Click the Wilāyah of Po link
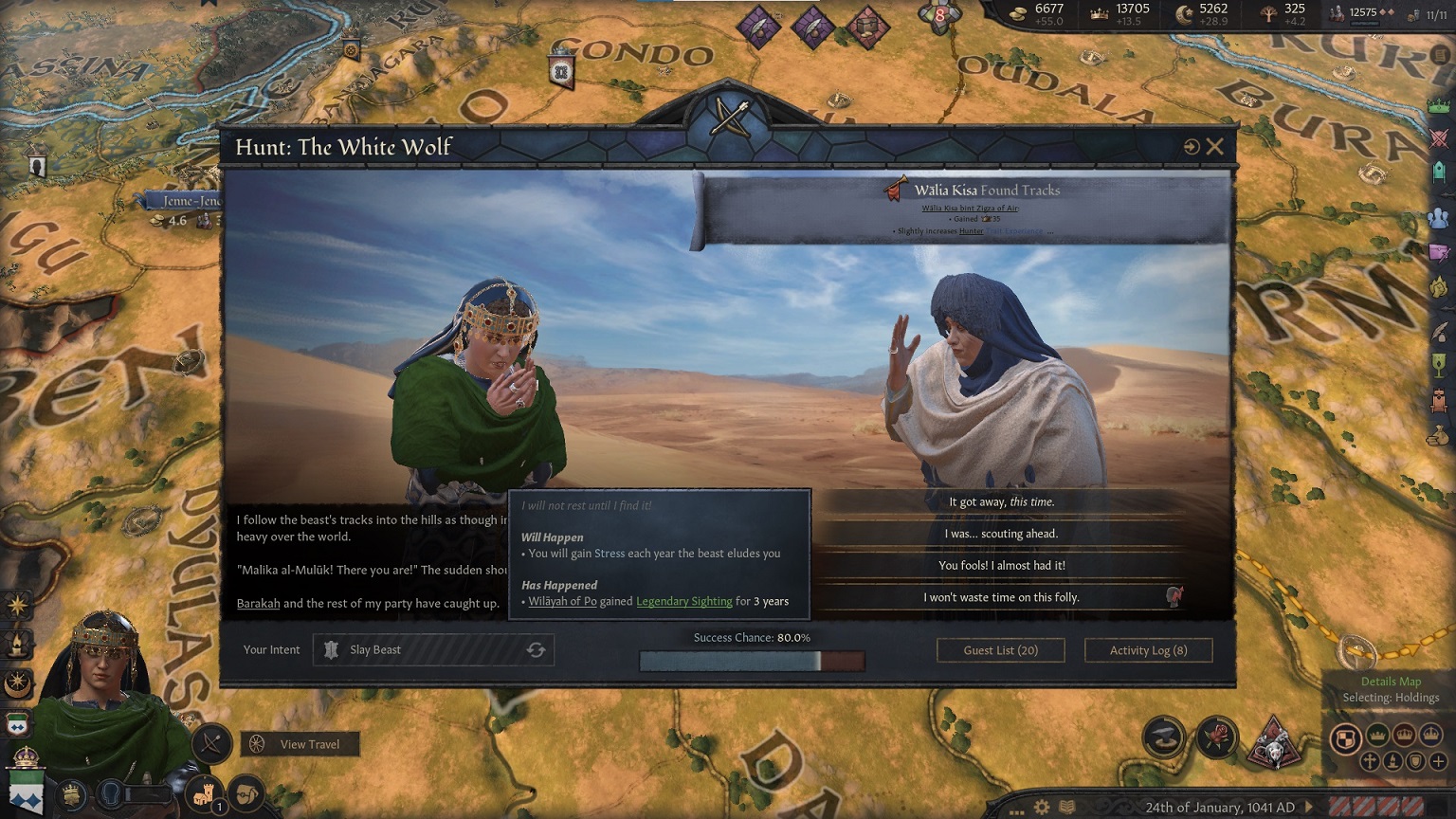1456x819 pixels. (x=564, y=601)
